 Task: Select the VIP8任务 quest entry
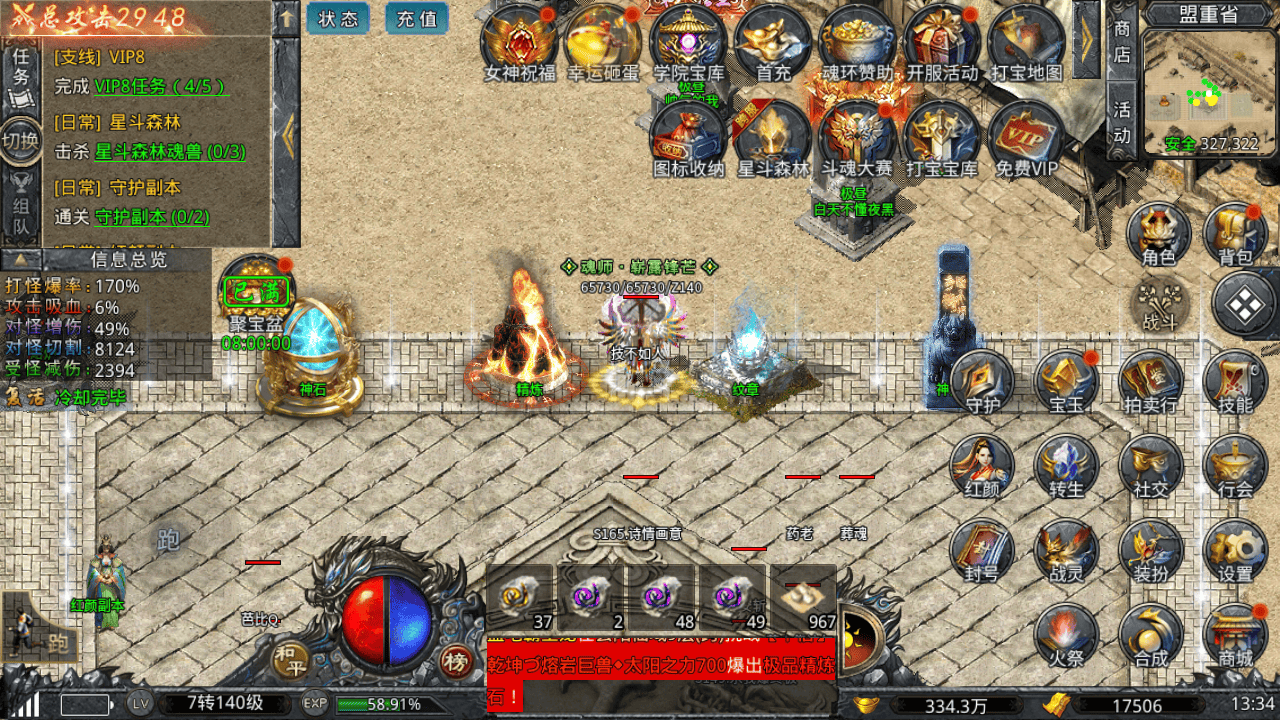160,86
